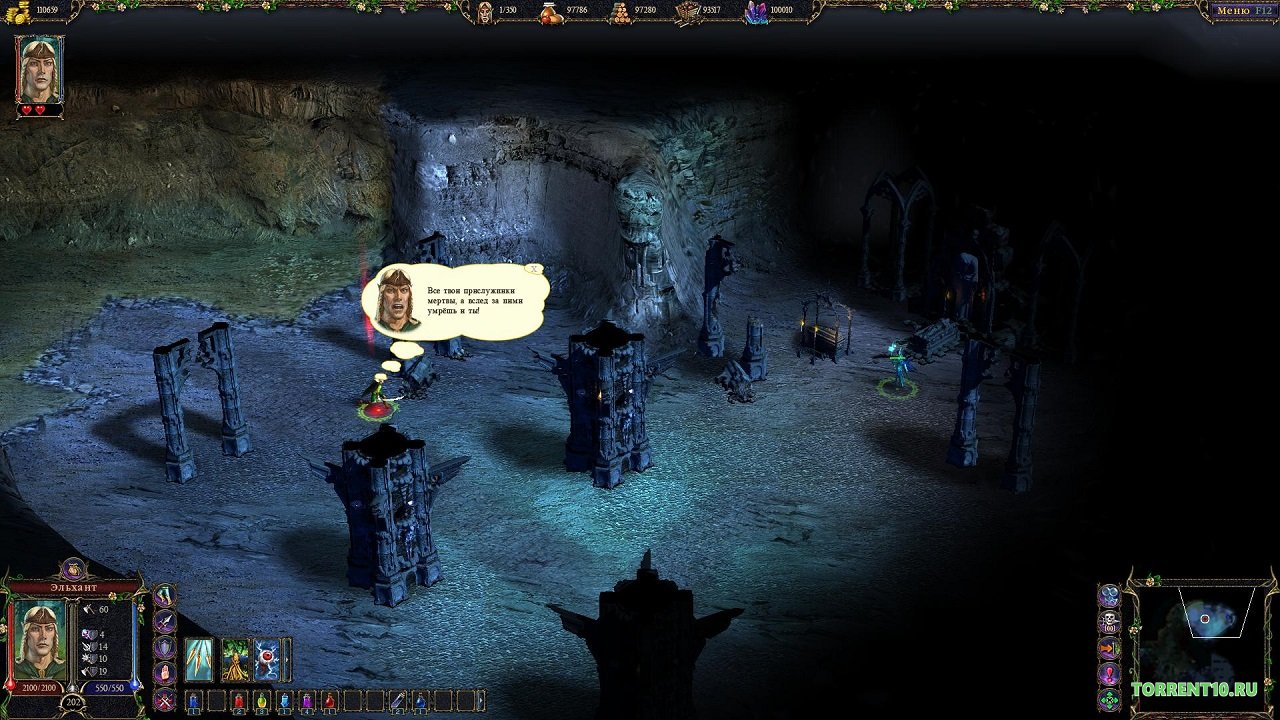Cast the red eye lightning spell card
The image size is (1280, 720).
(267, 660)
